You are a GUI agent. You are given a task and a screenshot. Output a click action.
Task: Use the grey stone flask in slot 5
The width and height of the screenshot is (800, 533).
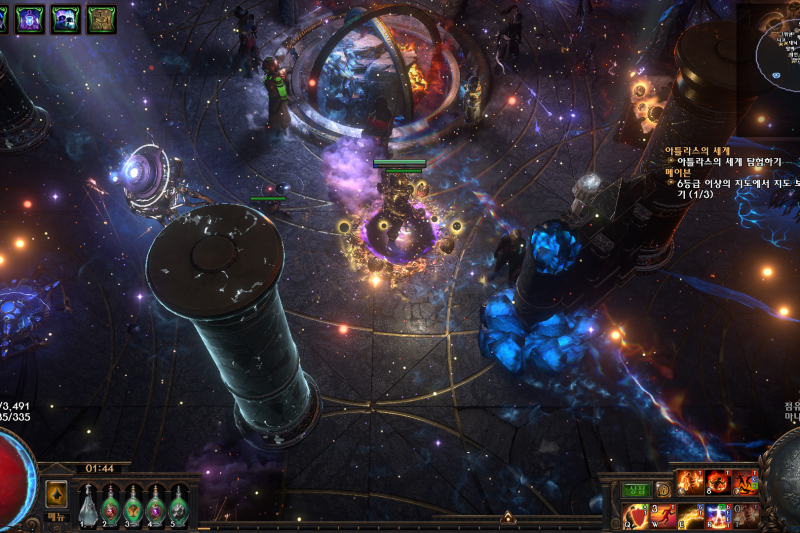(179, 505)
